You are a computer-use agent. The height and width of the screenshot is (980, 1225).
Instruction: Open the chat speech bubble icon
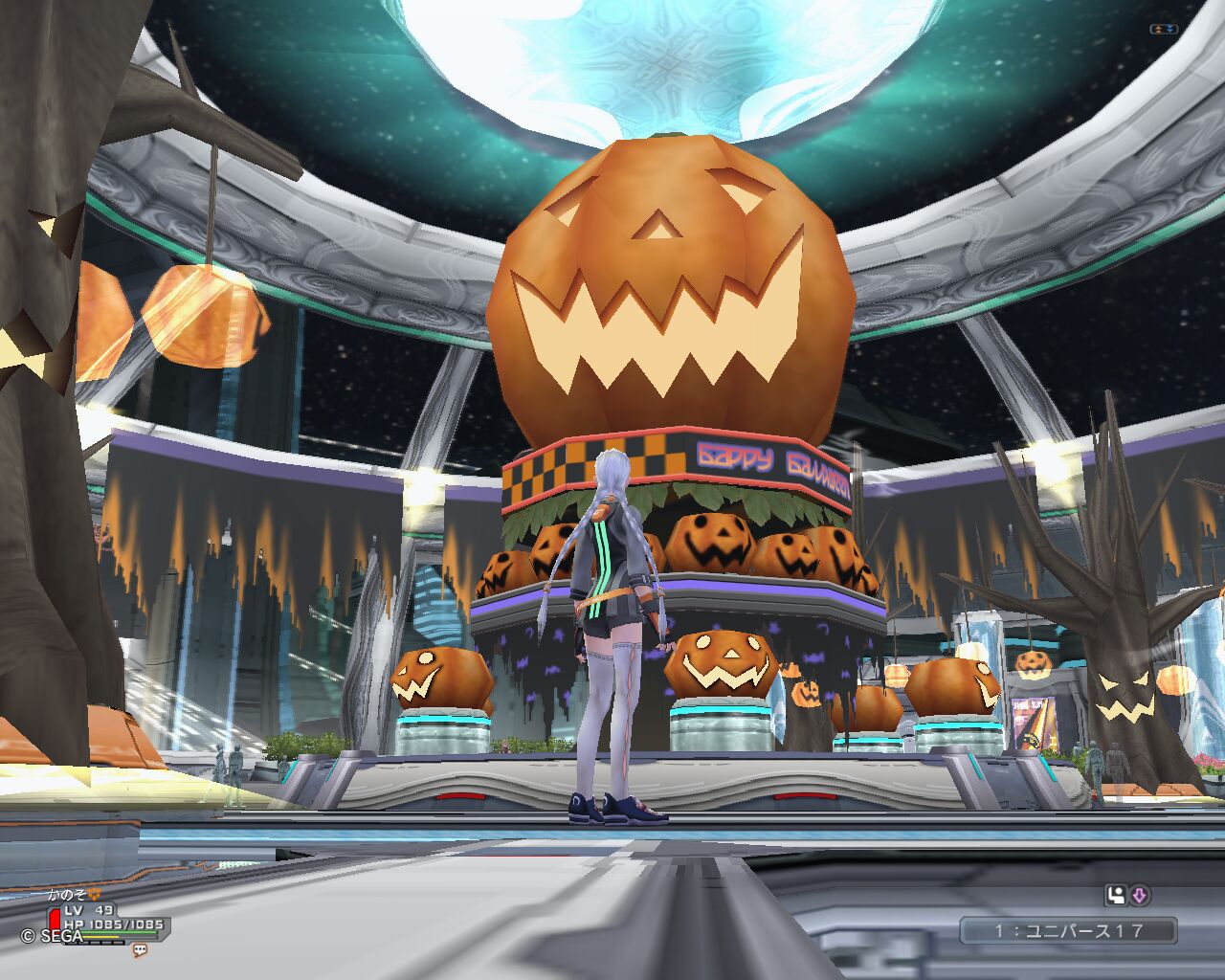[140, 950]
